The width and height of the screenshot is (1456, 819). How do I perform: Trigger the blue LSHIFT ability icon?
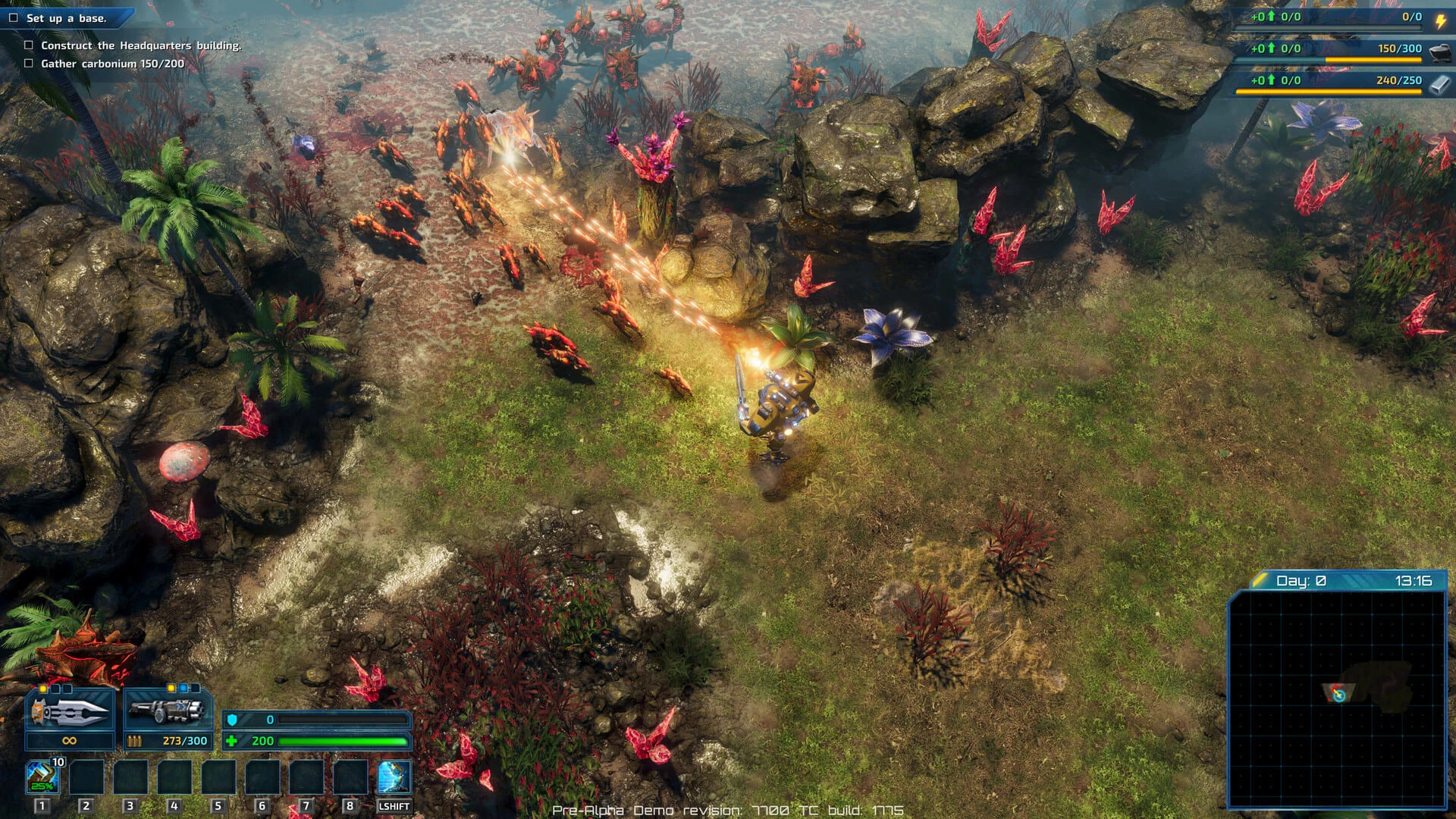pos(394,776)
